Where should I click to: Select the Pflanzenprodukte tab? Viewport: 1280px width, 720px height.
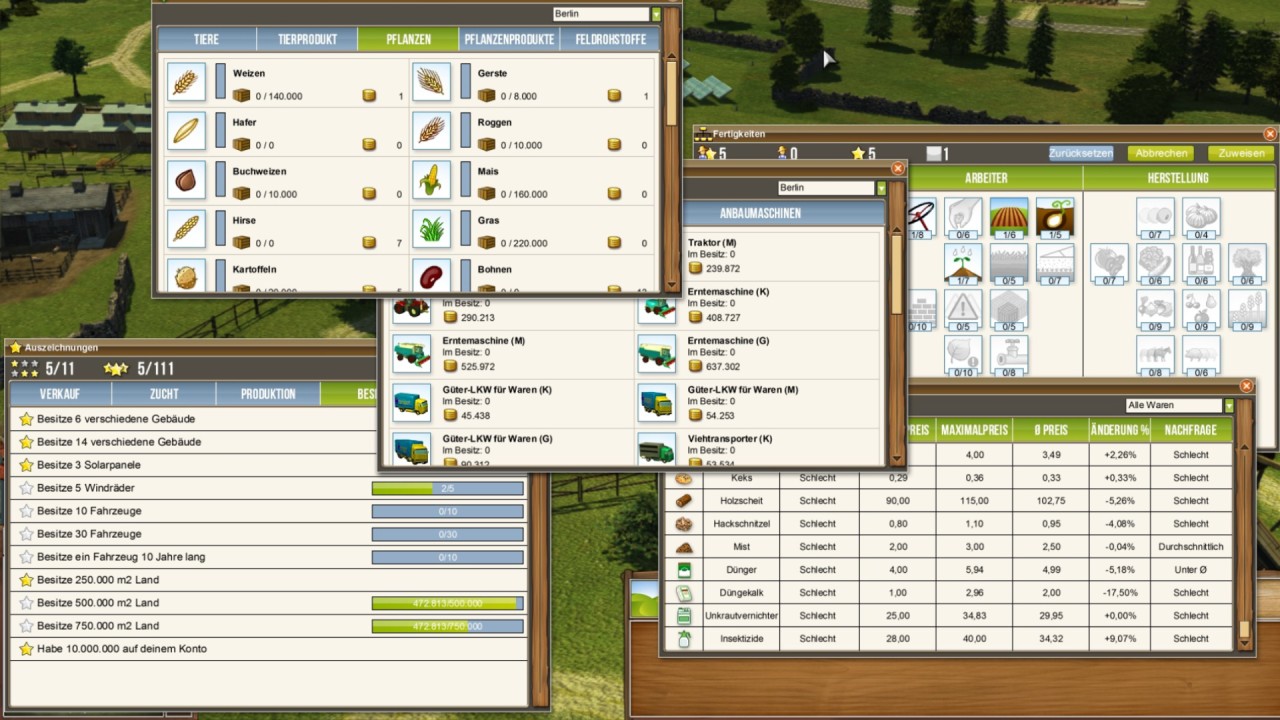[x=509, y=40]
